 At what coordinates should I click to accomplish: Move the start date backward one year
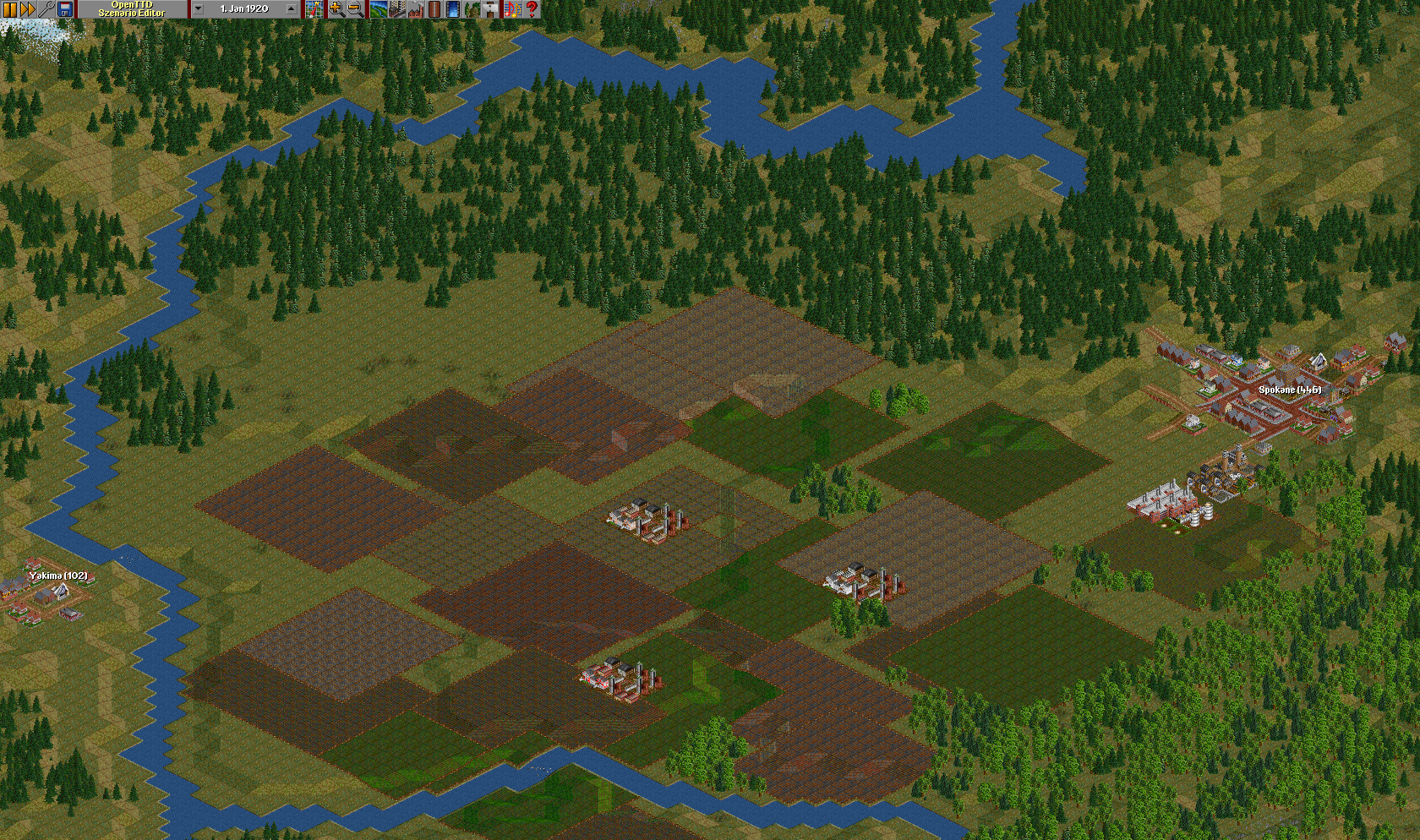point(198,9)
